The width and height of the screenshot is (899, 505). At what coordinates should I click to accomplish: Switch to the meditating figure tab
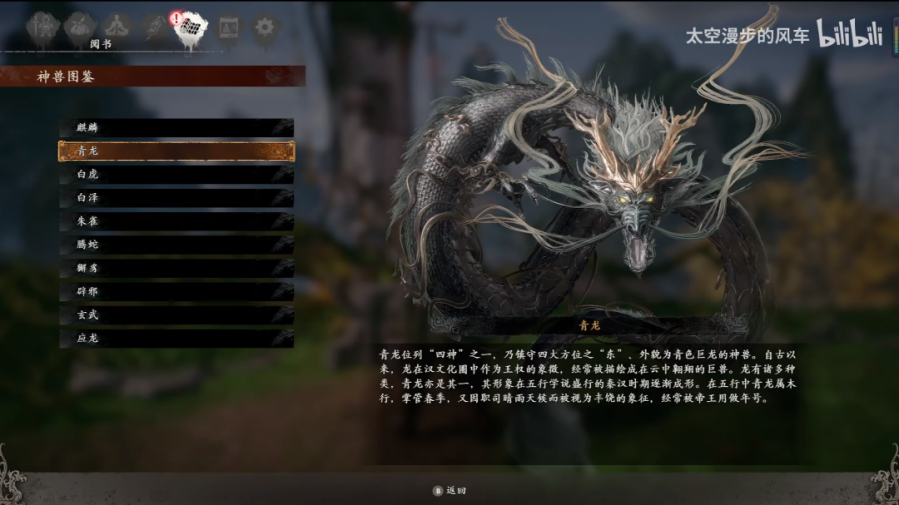(117, 26)
